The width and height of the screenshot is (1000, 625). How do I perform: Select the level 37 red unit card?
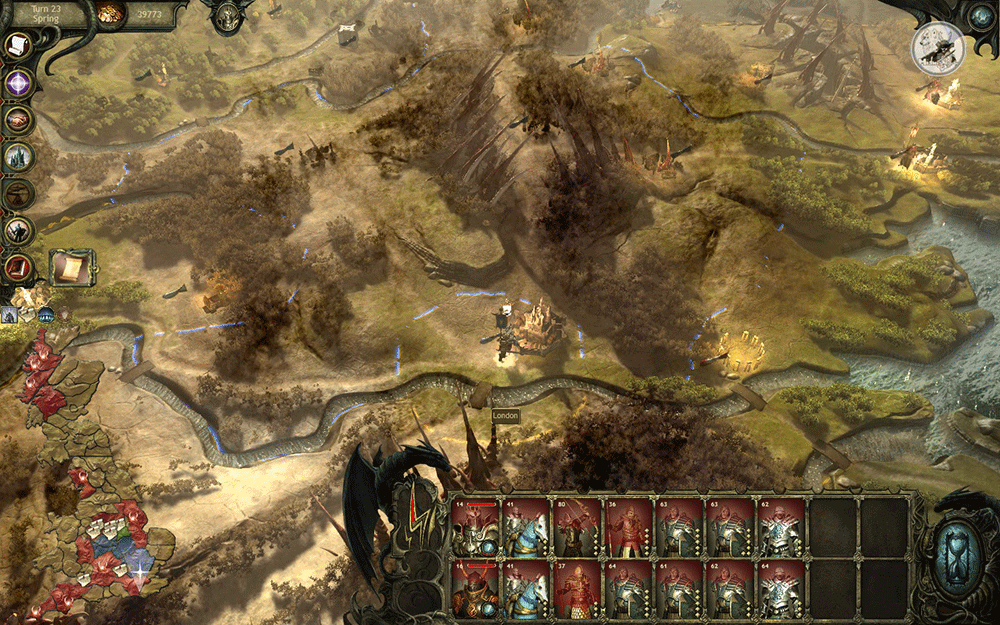click(578, 587)
